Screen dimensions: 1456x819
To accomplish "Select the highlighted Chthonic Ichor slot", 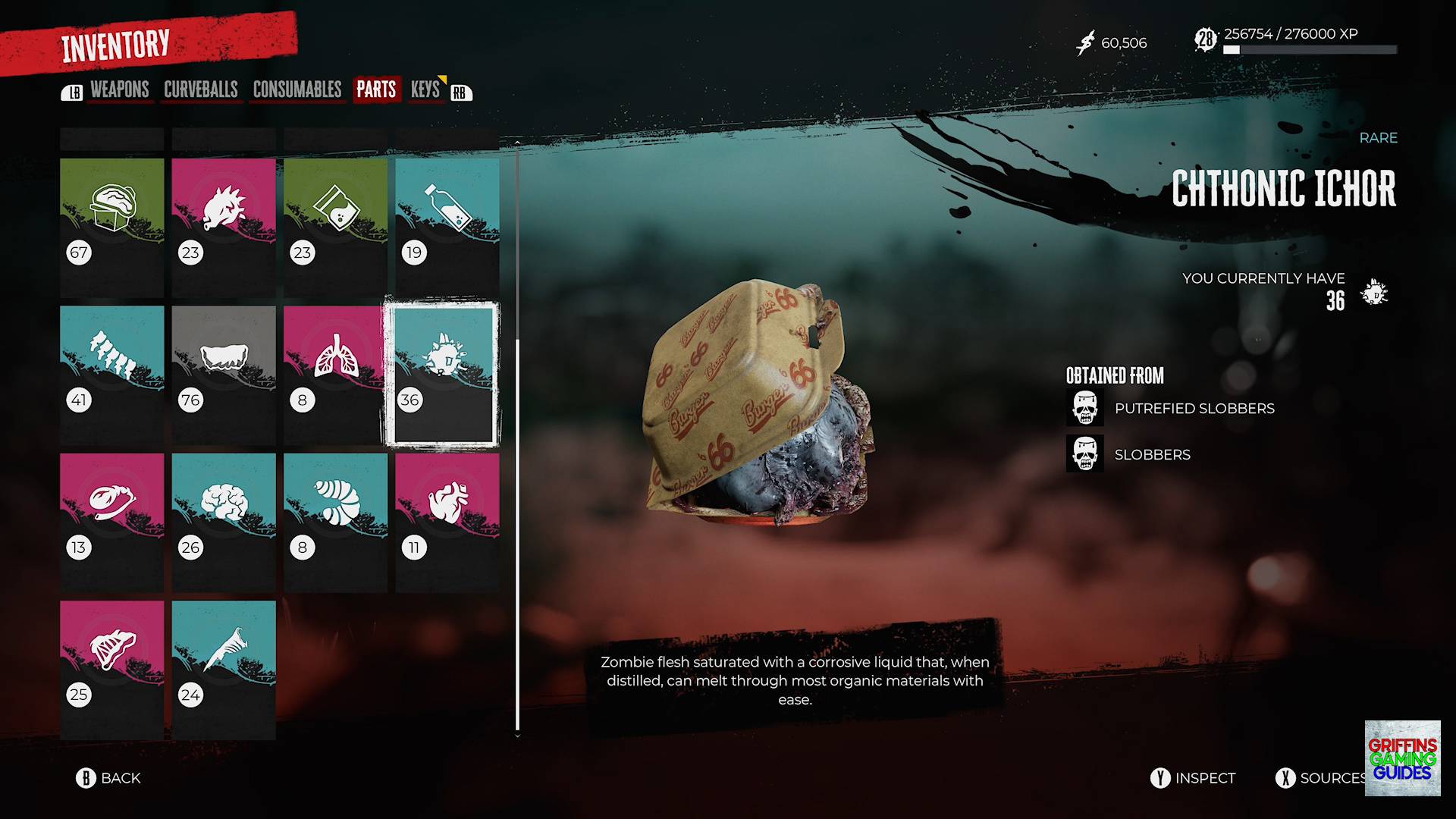I will pyautogui.click(x=441, y=374).
